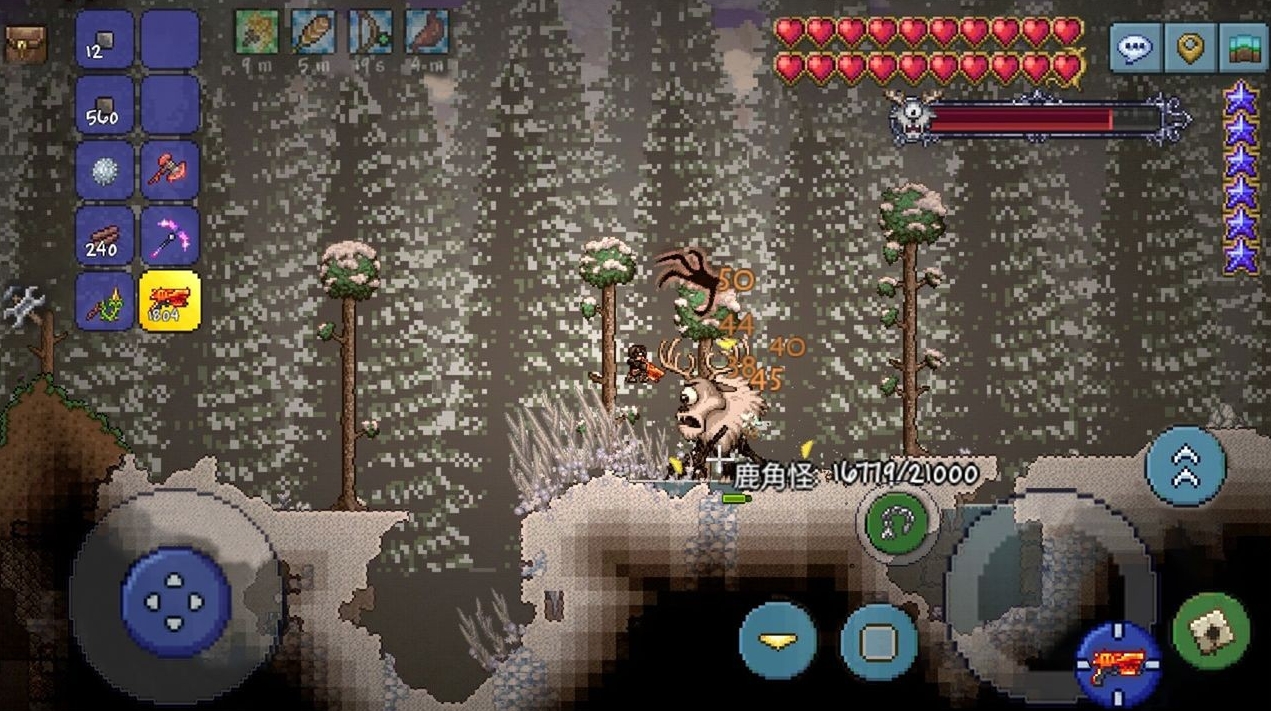
Task: Choose the snowball hotbar slot
Action: (104, 170)
